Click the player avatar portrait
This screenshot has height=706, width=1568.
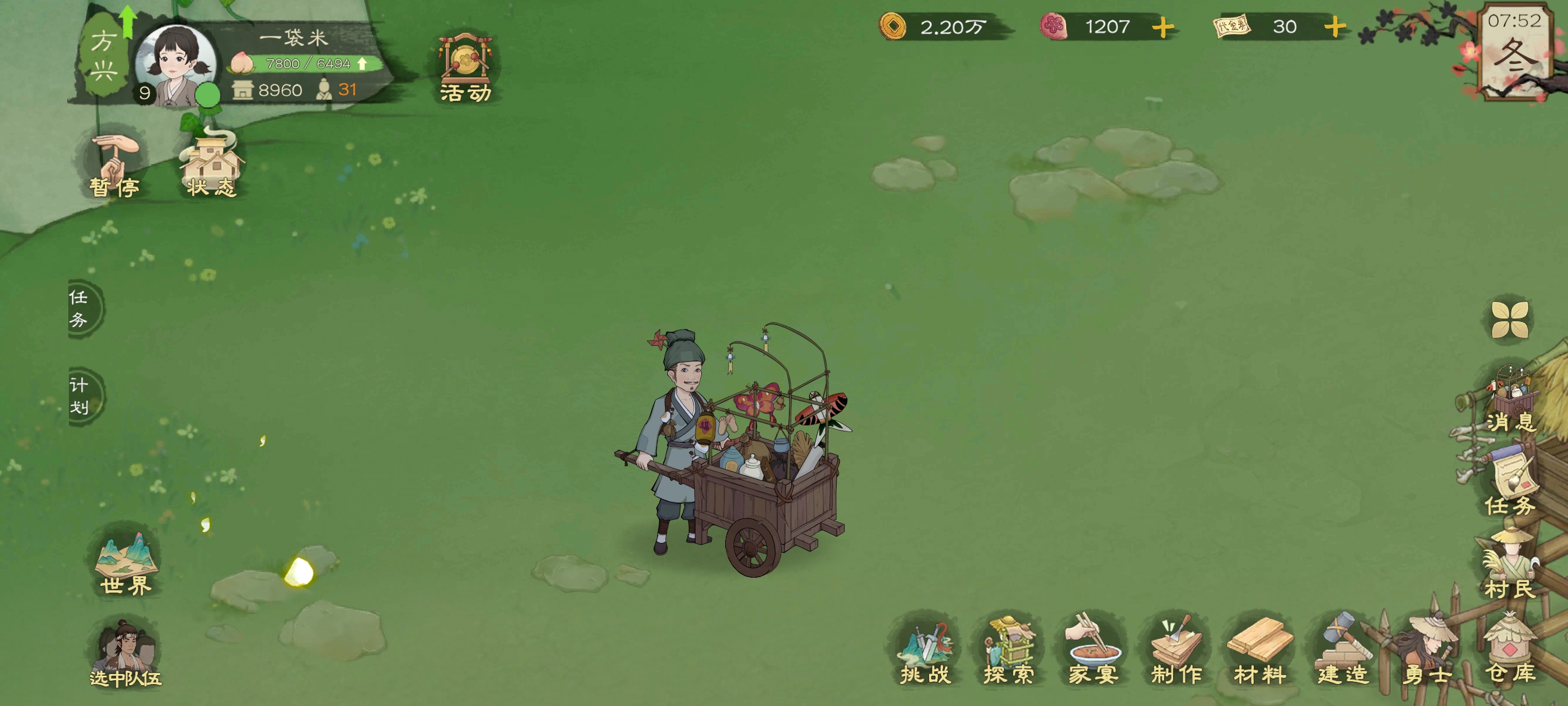[x=175, y=64]
